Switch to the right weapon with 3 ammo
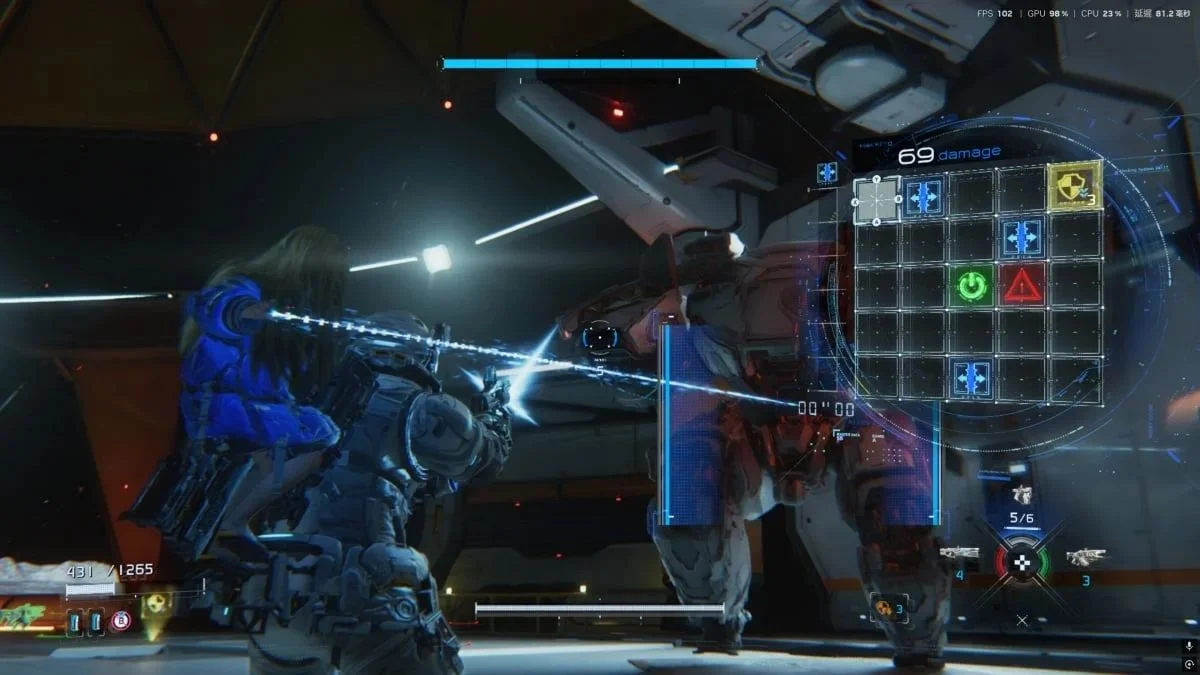This screenshot has width=1200, height=675. 1085,555
